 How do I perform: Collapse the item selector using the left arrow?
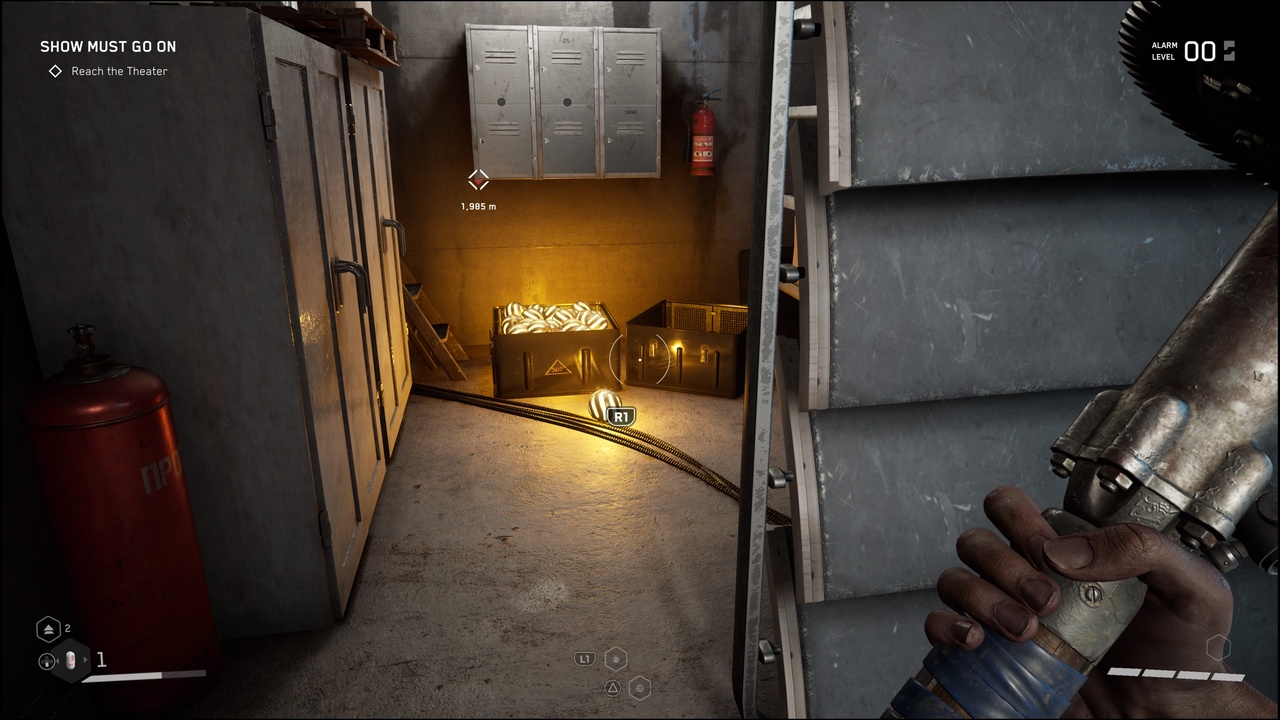point(58,661)
